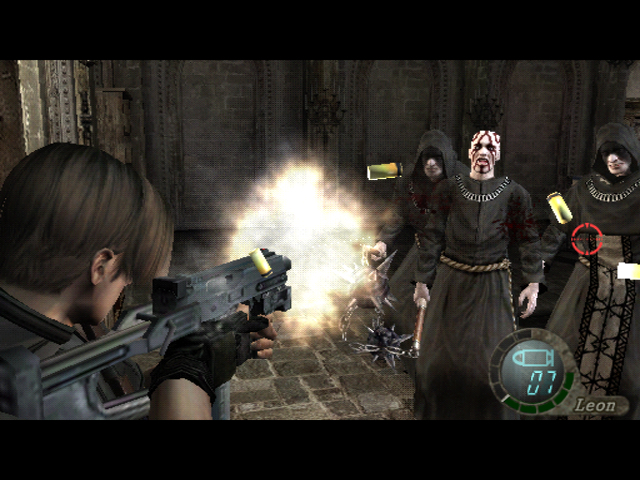The image size is (640, 480).
Task: Select the Leon character name label
Action: (x=598, y=405)
